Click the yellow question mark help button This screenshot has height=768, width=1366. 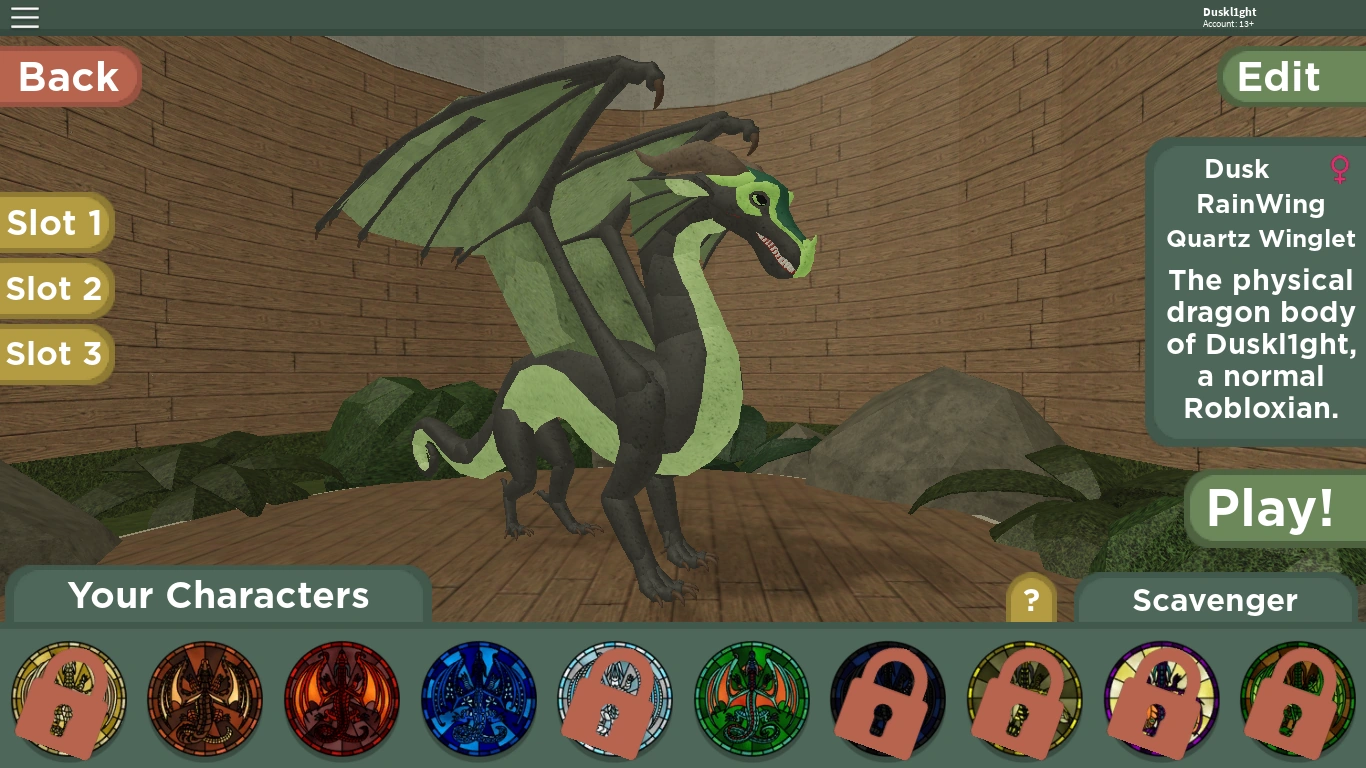point(1031,601)
